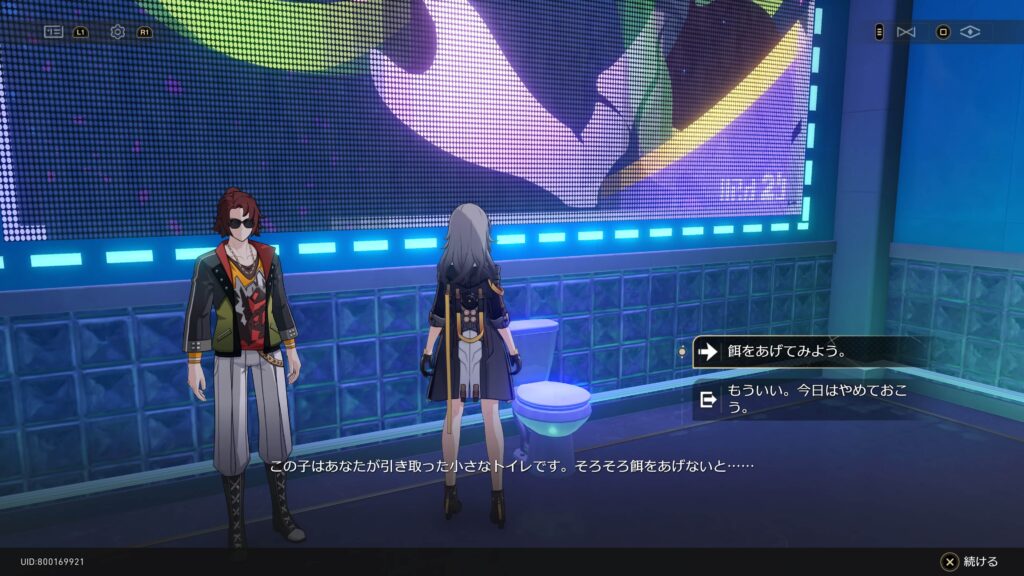Open the dialogue log icon
The height and width of the screenshot is (576, 1024).
pyautogui.click(x=53, y=32)
